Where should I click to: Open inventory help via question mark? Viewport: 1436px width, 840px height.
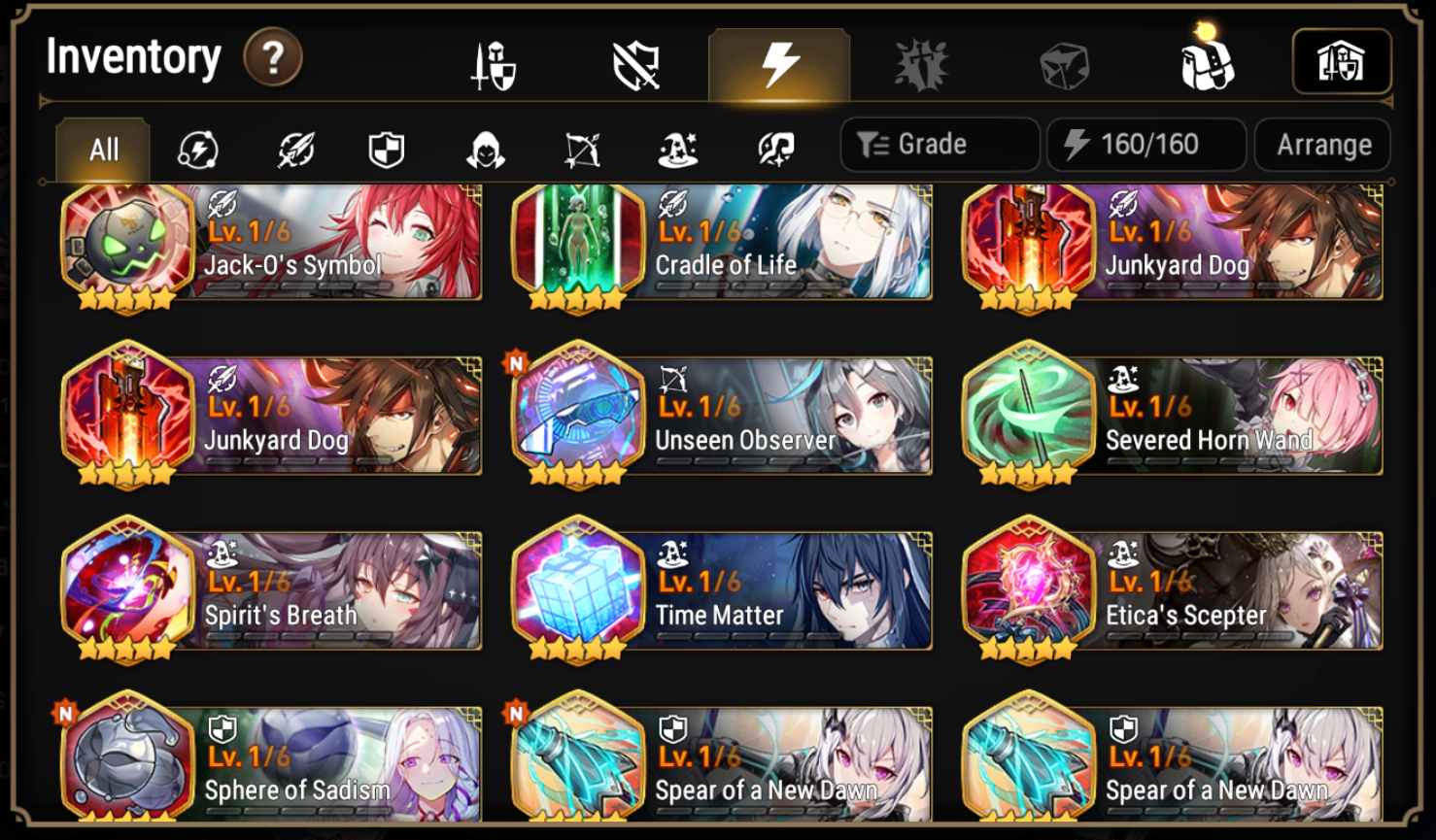pyautogui.click(x=273, y=57)
